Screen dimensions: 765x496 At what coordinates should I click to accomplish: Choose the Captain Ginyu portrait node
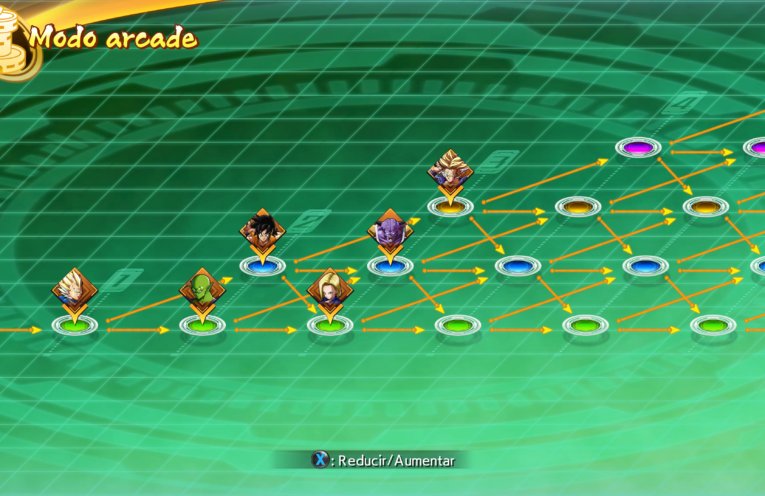click(390, 230)
